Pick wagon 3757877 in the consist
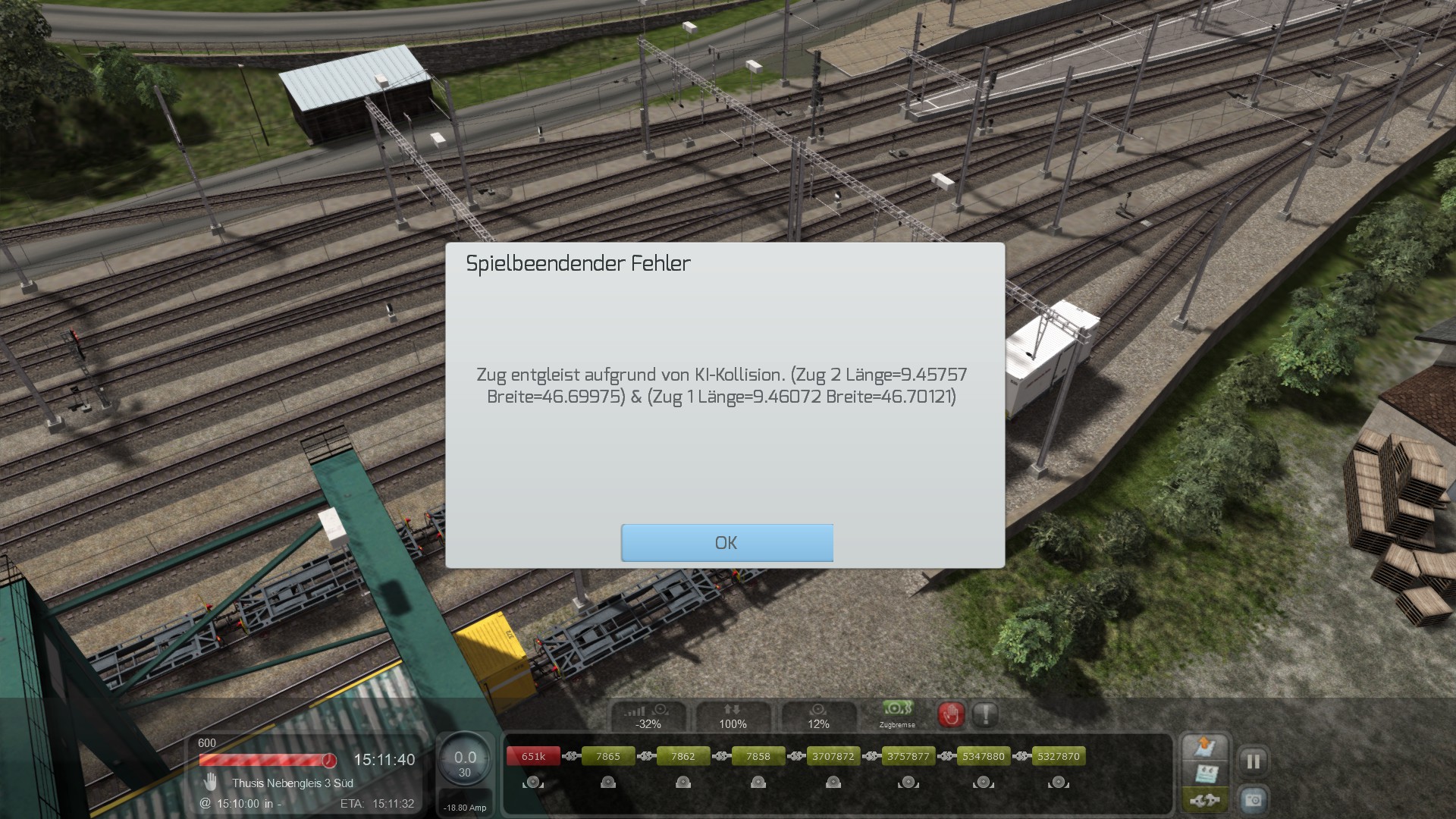Viewport: 1456px width, 819px height. pos(908,756)
